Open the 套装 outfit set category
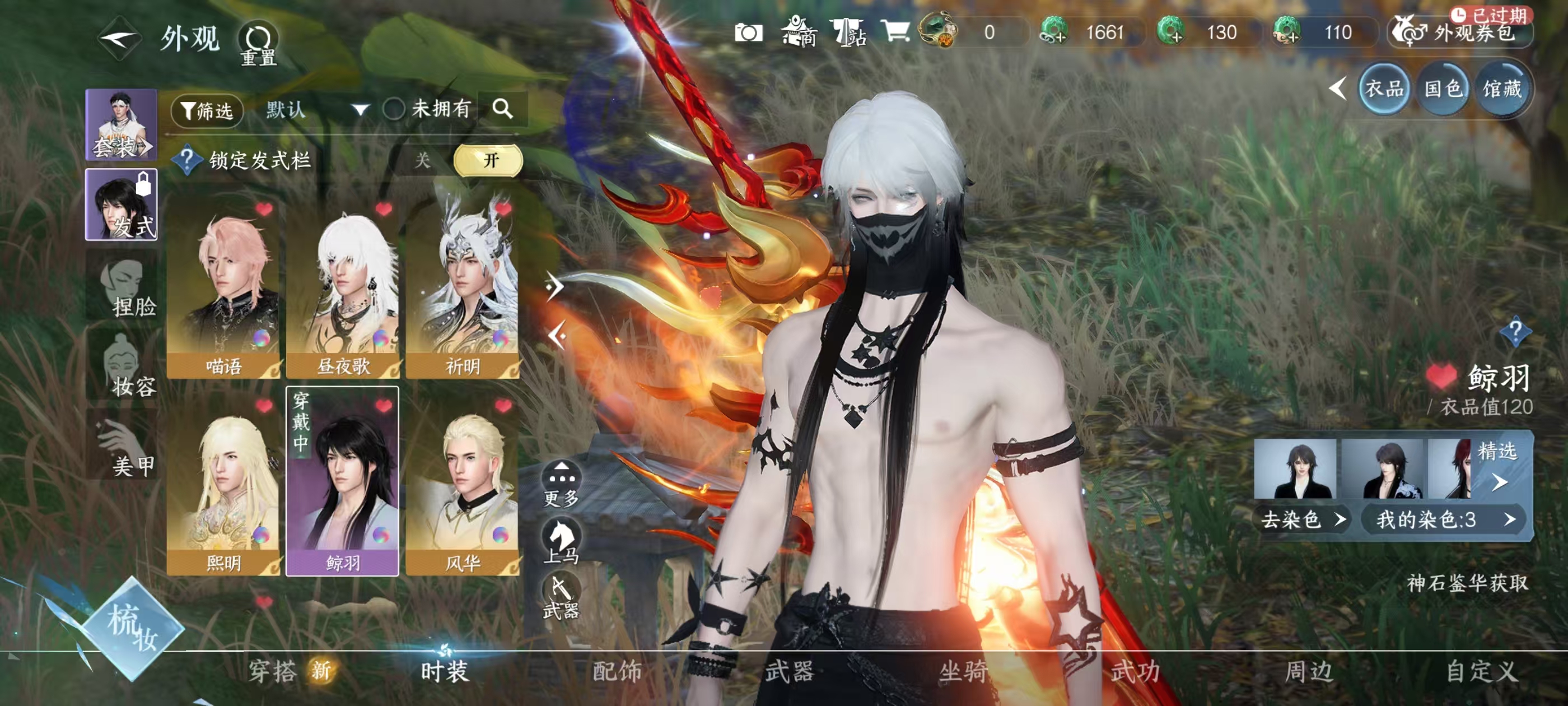 [x=121, y=125]
